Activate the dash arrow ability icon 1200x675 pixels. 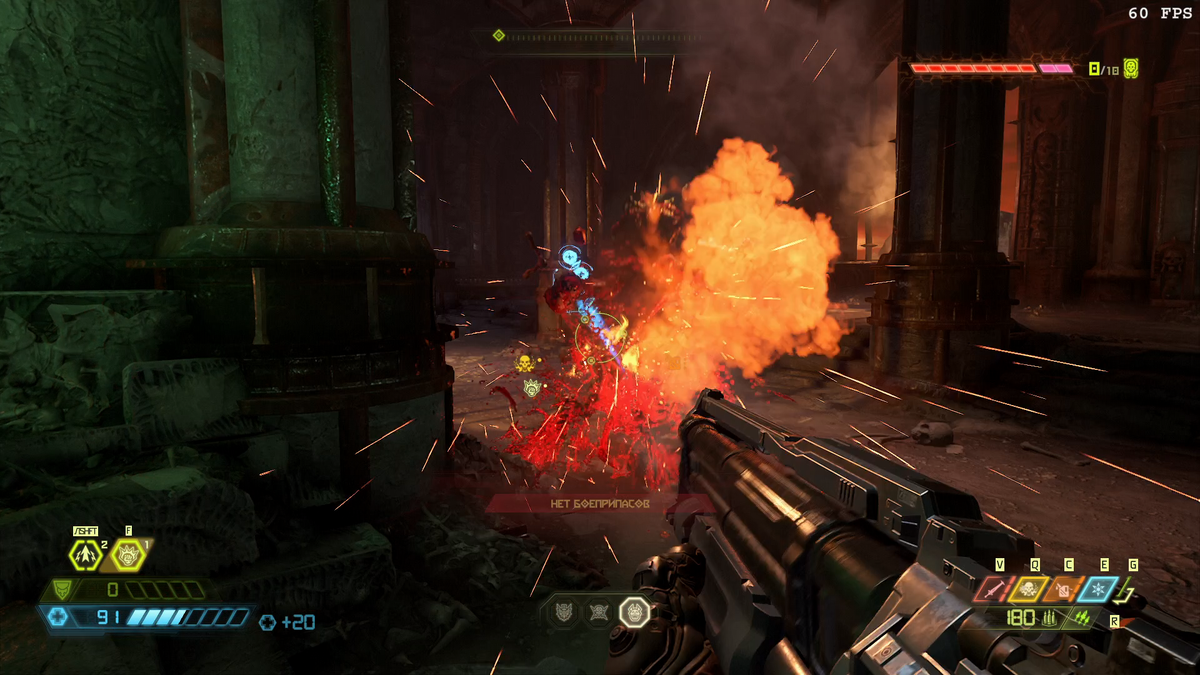click(85, 553)
